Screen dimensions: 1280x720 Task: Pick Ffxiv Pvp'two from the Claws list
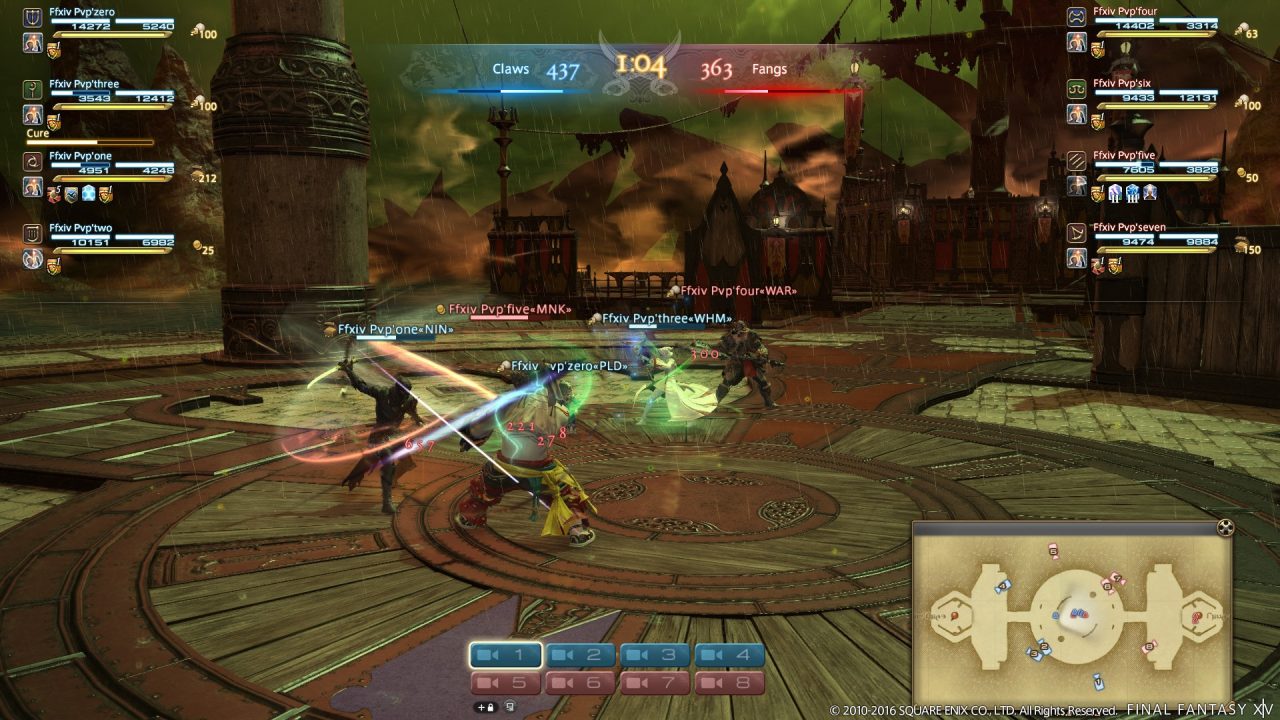point(80,228)
